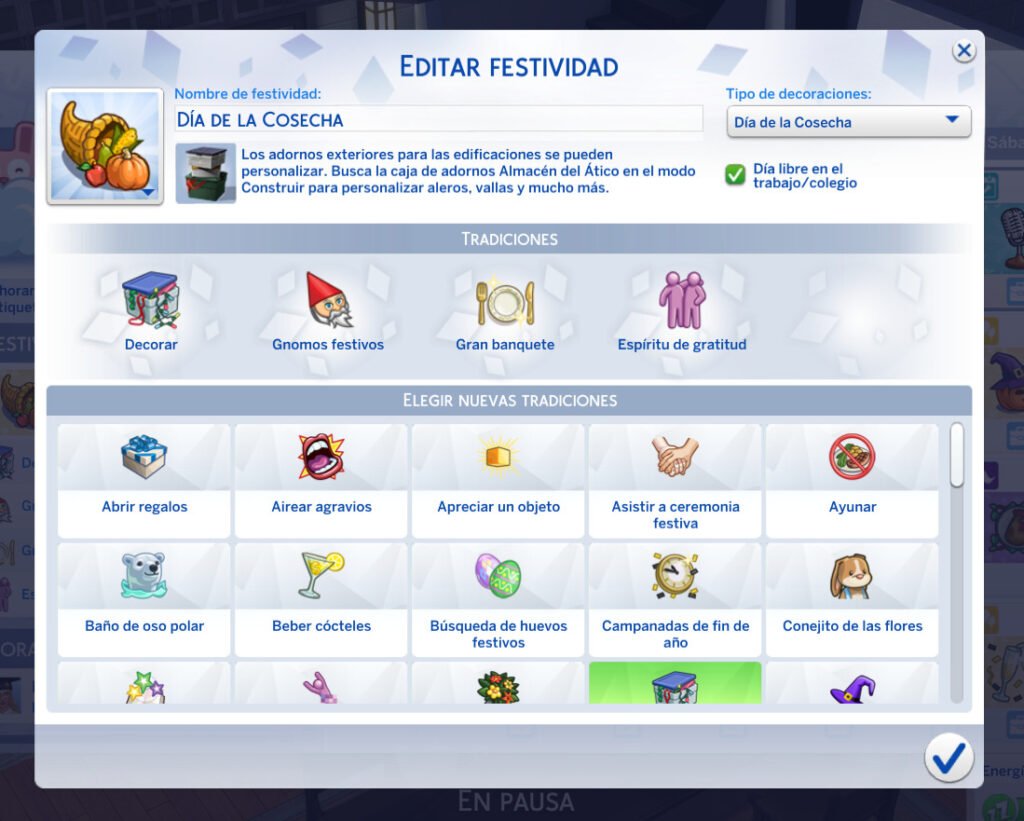
Task: Edit the holiday name field
Action: click(438, 119)
